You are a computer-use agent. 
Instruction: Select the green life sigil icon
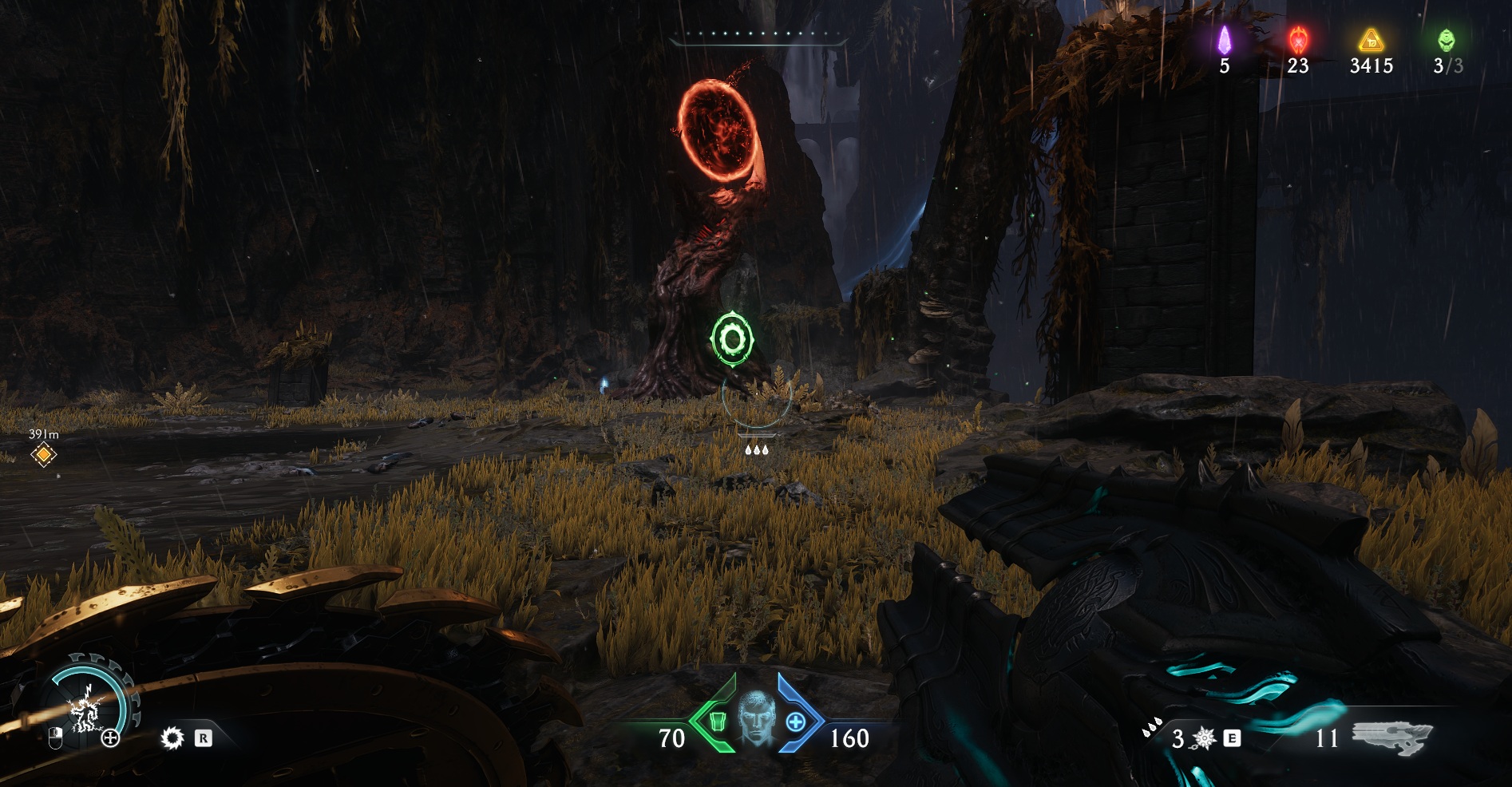point(1446,40)
